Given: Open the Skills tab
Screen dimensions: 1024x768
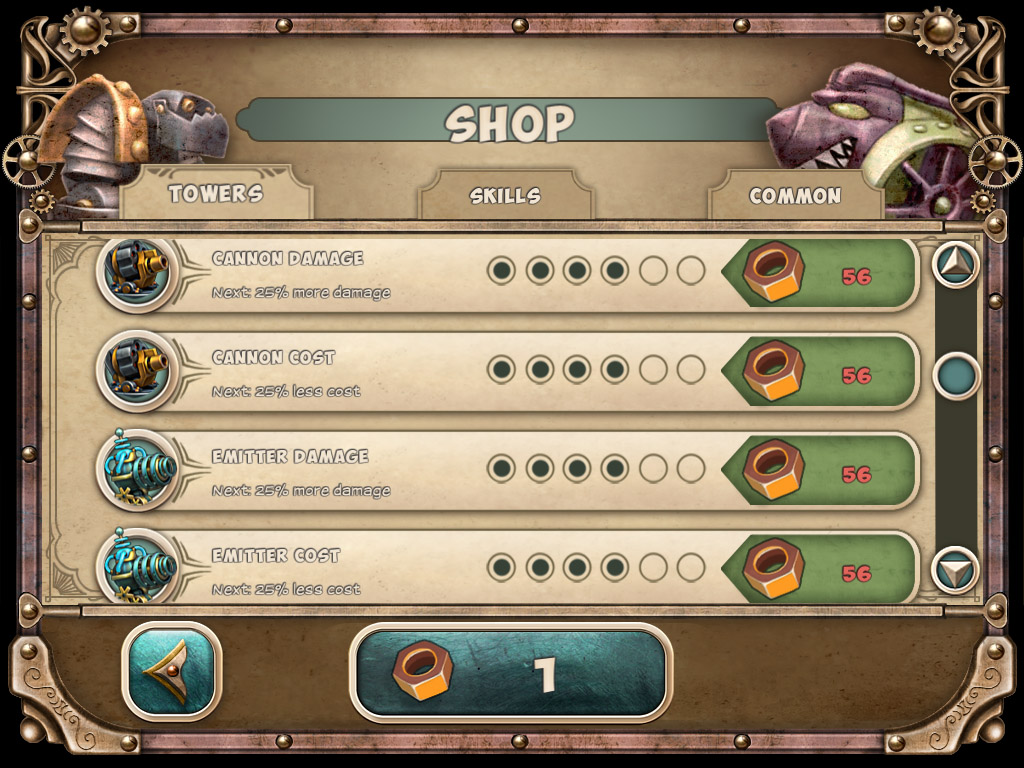Looking at the screenshot, I should tap(505, 196).
